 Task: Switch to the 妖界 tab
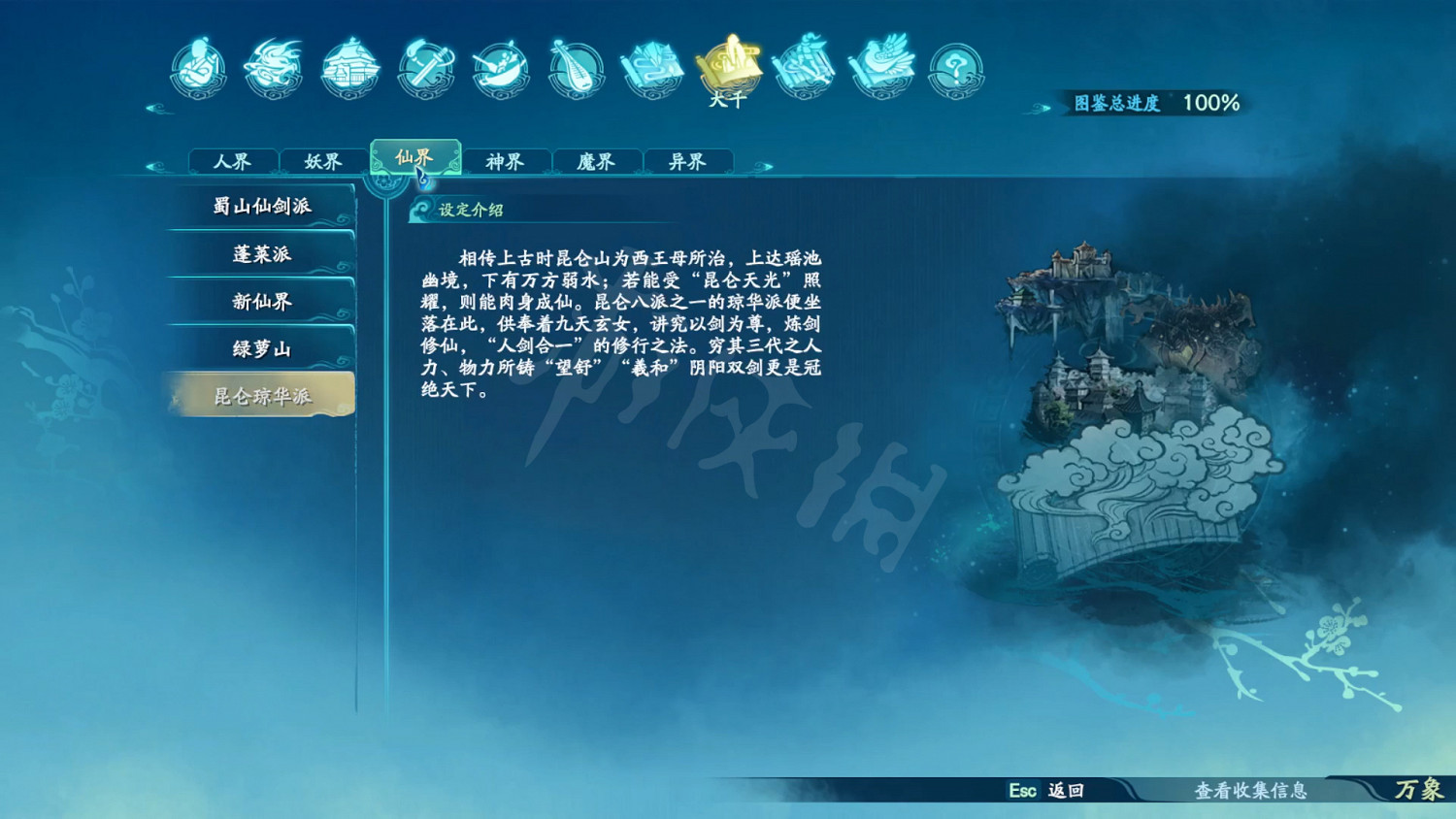pyautogui.click(x=323, y=161)
